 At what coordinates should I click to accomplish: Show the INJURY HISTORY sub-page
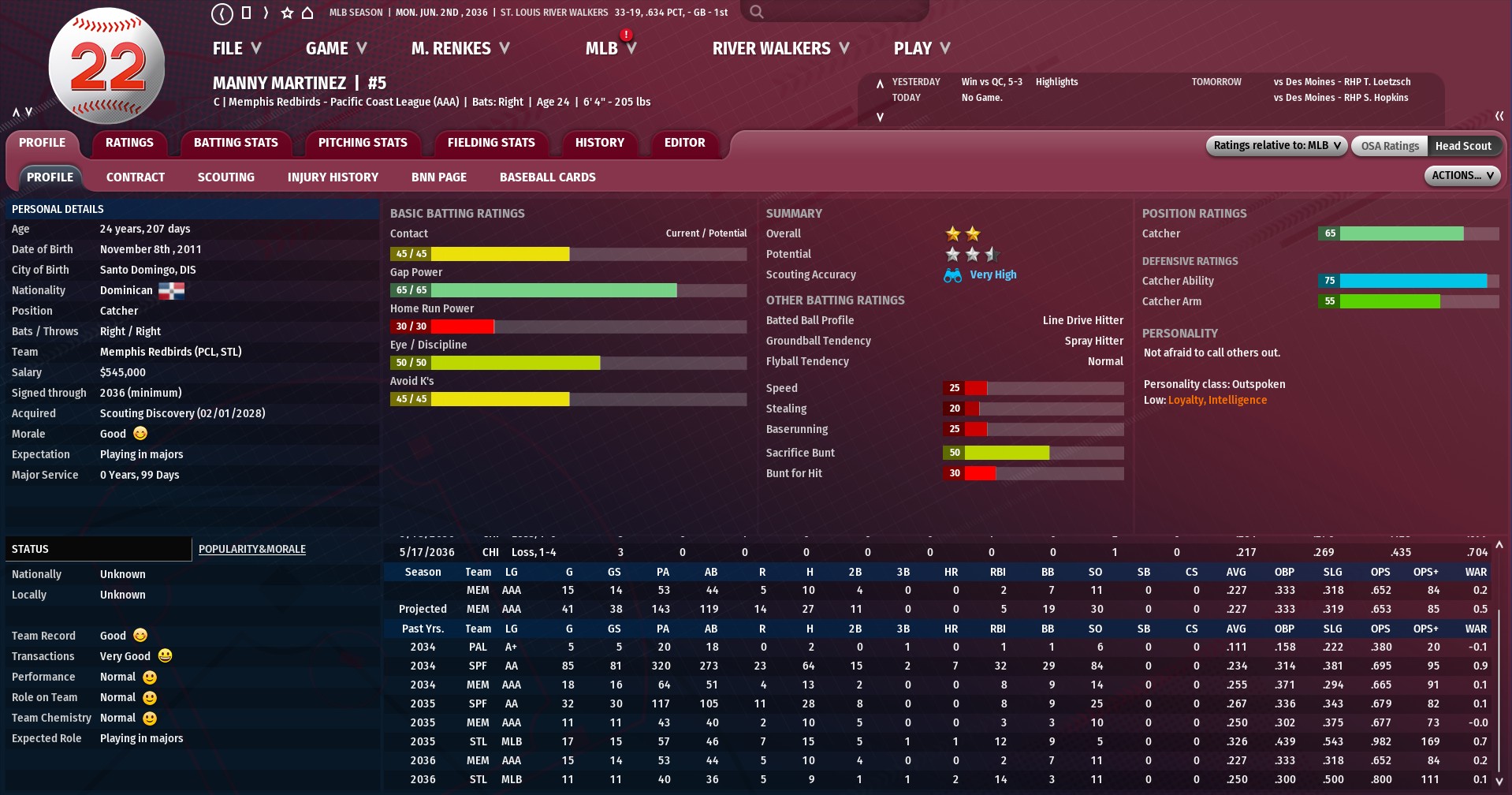pyautogui.click(x=333, y=177)
